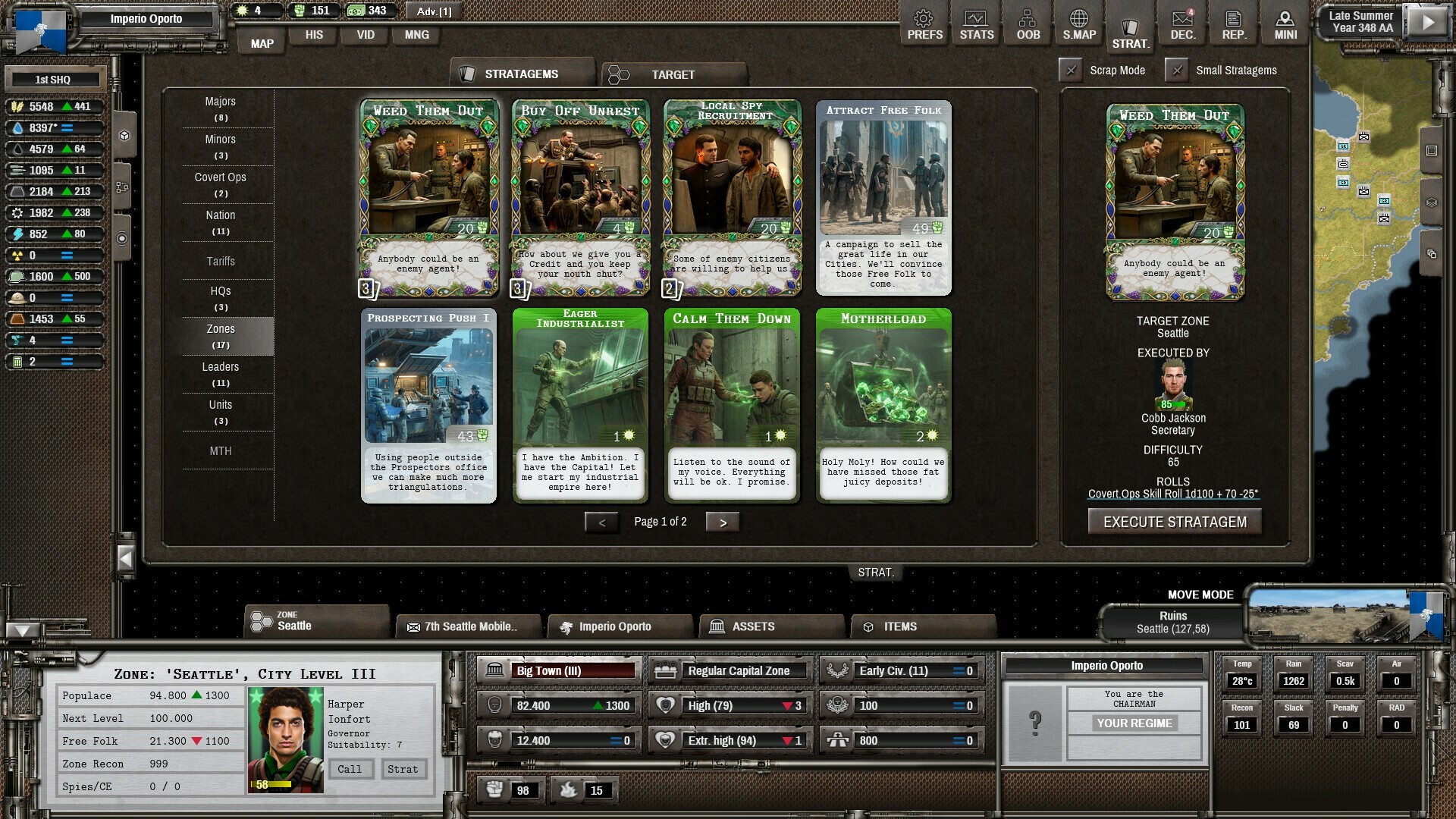This screenshot has width=1456, height=819.
Task: Toggle Small Stratagems display
Action: 1178,70
